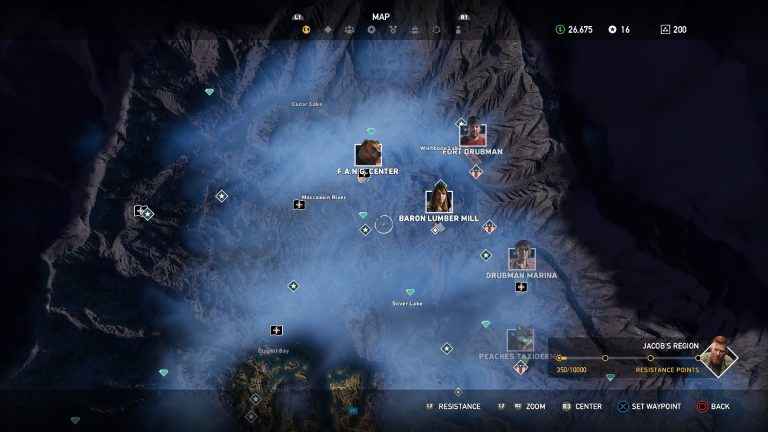Select the plane marker near Moccasin River
The image size is (768, 432).
click(x=299, y=204)
